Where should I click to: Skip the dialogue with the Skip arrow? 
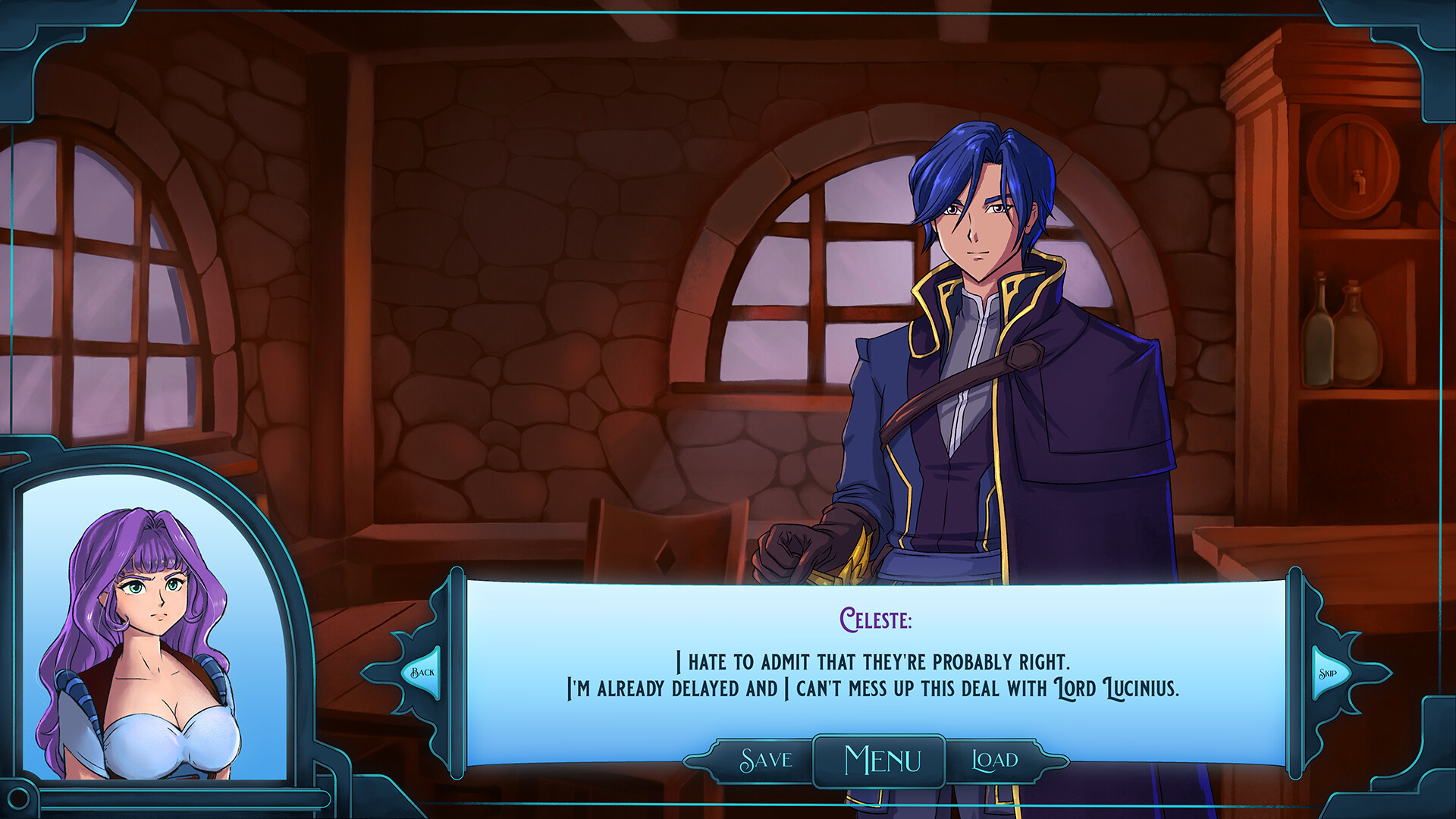coord(1329,673)
